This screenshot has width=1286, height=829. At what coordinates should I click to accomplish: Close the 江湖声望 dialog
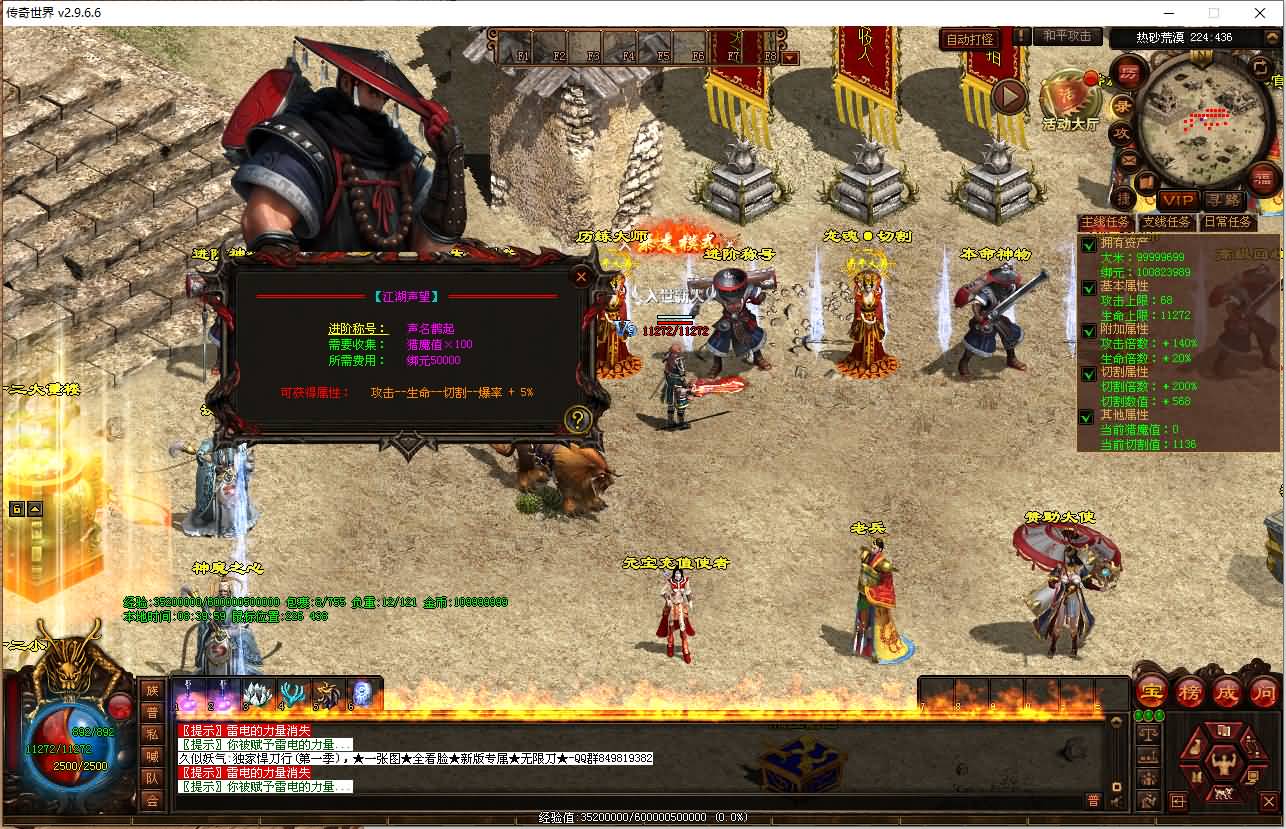coord(581,277)
